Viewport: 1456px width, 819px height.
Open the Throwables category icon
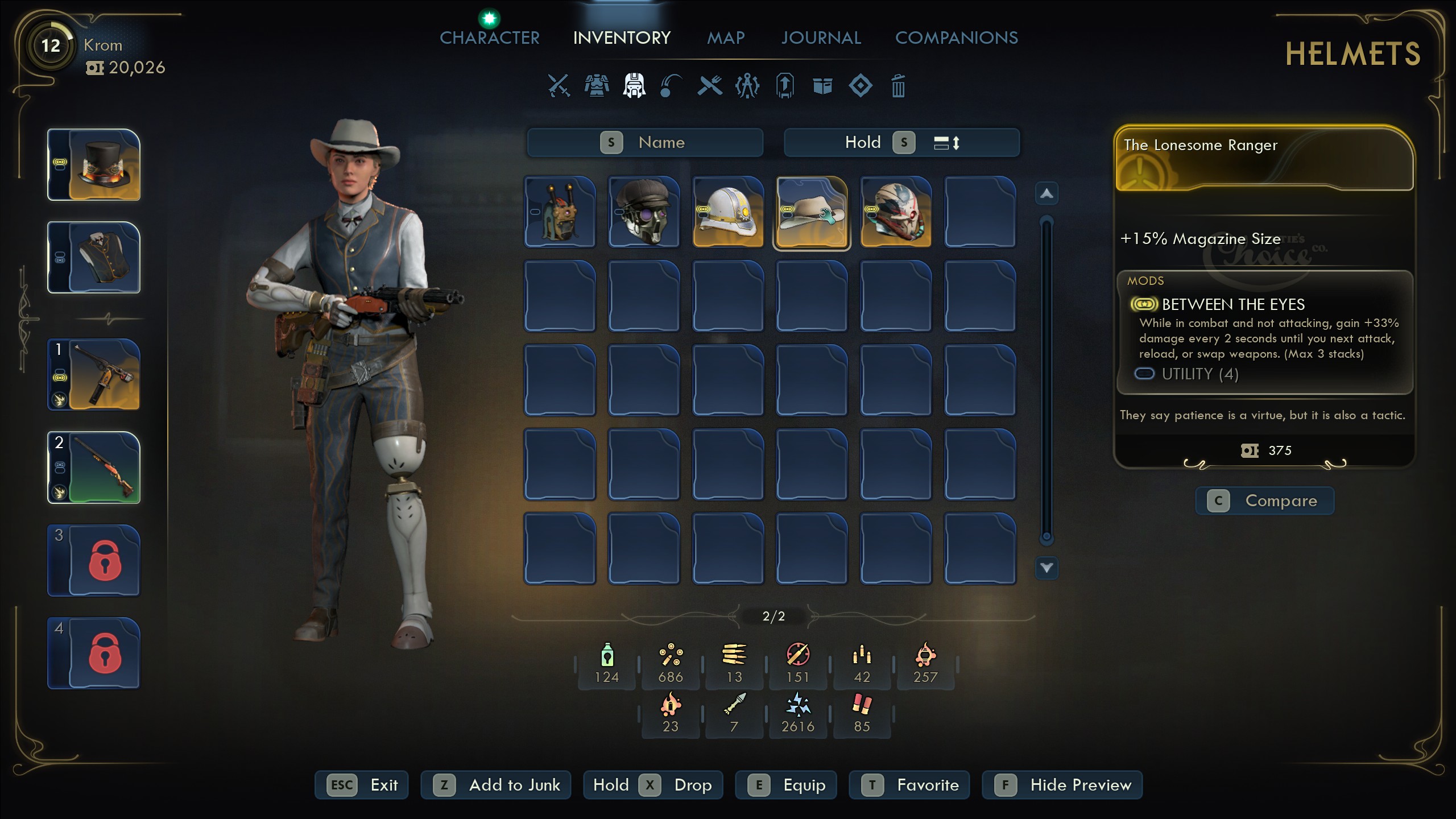(x=672, y=86)
